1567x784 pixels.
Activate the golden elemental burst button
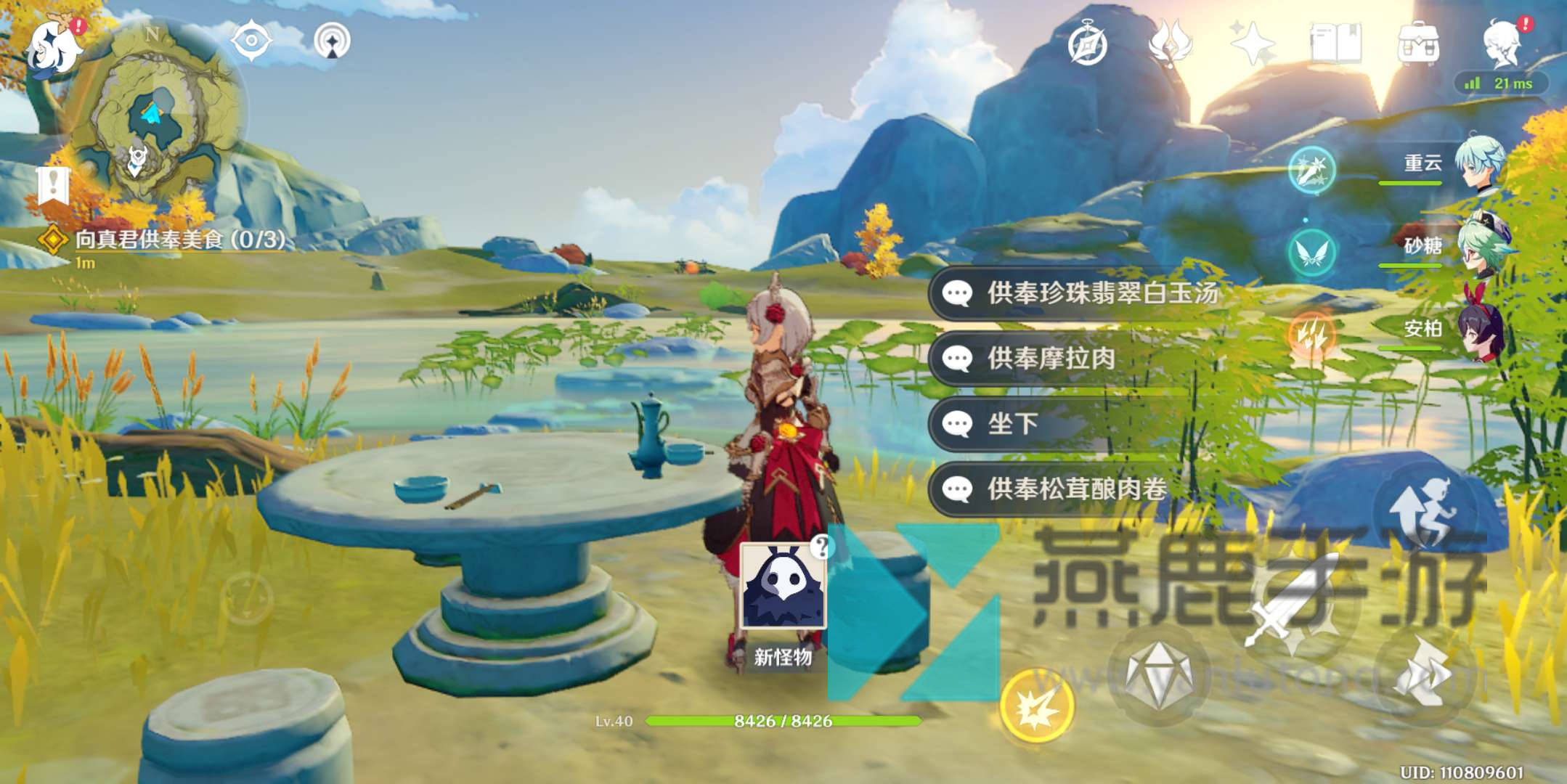coord(1036,706)
